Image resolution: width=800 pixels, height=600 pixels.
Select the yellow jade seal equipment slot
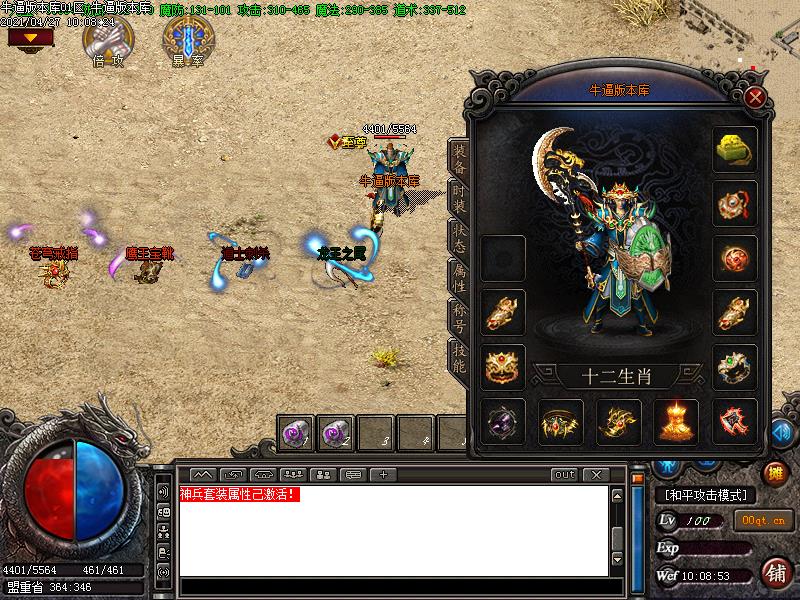click(x=735, y=149)
